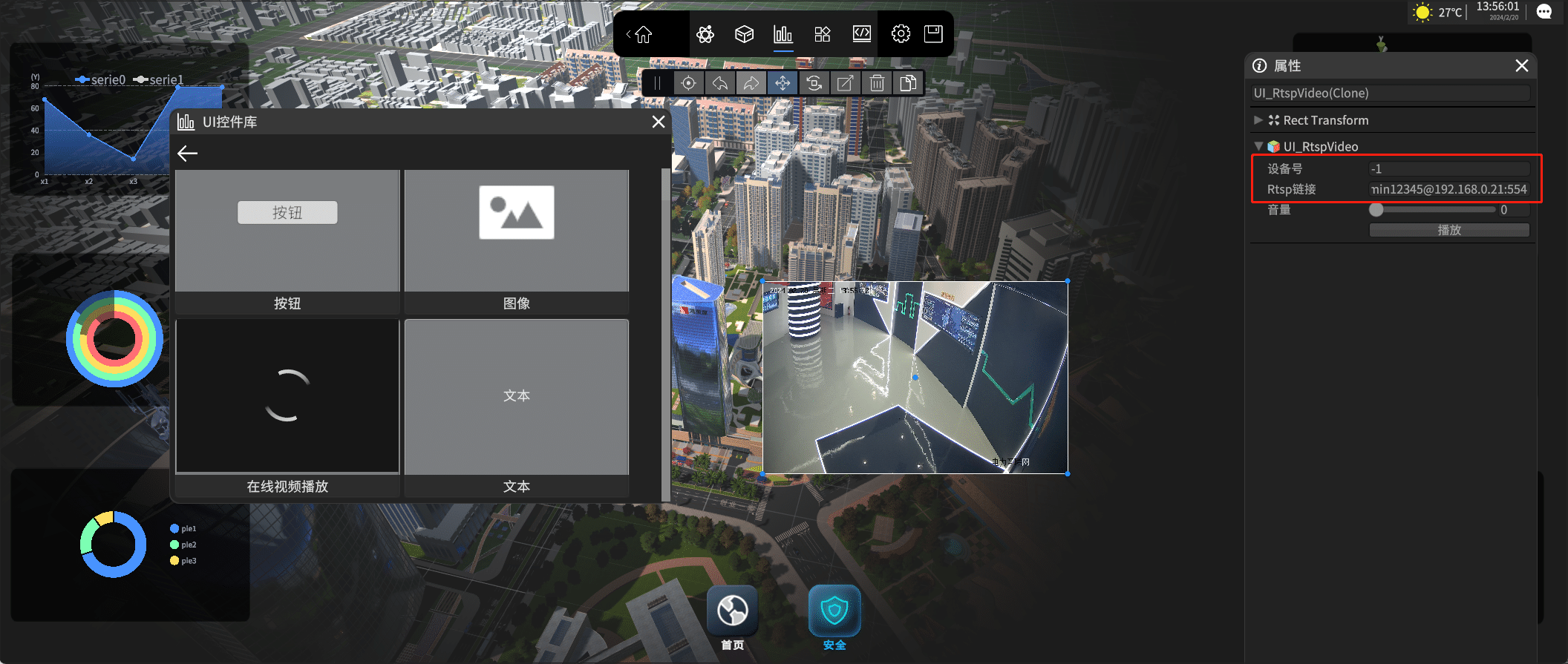Redo the last action
This screenshot has width=1568, height=664.
click(751, 83)
